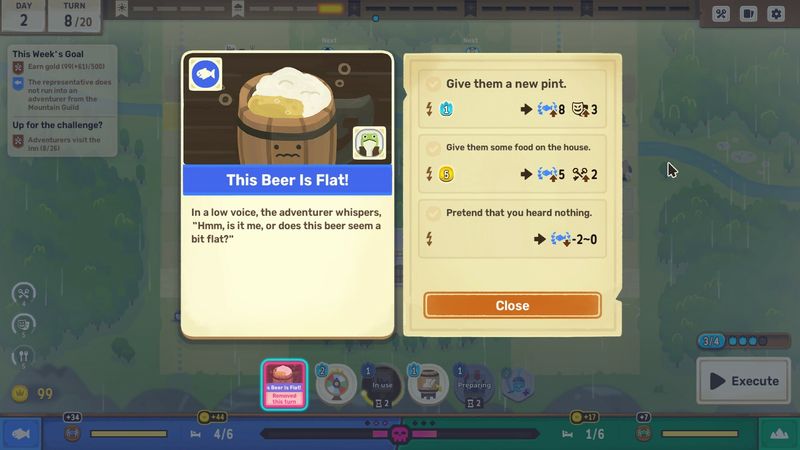Select the 'Preparing' action card
The height and width of the screenshot is (450, 800).
[473, 385]
